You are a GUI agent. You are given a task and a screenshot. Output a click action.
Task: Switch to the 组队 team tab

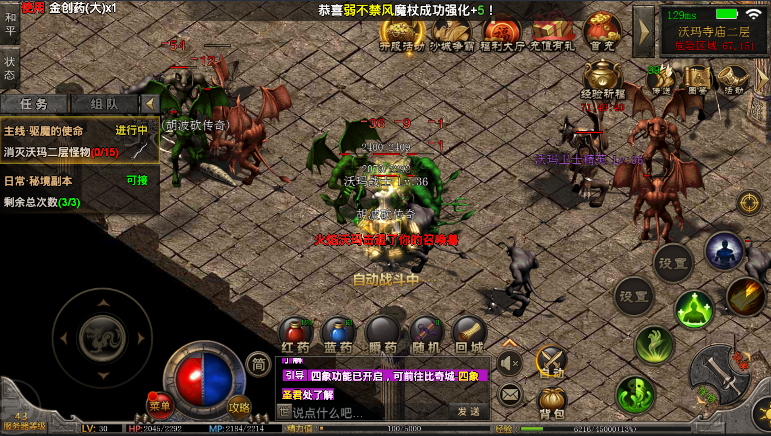pos(104,103)
